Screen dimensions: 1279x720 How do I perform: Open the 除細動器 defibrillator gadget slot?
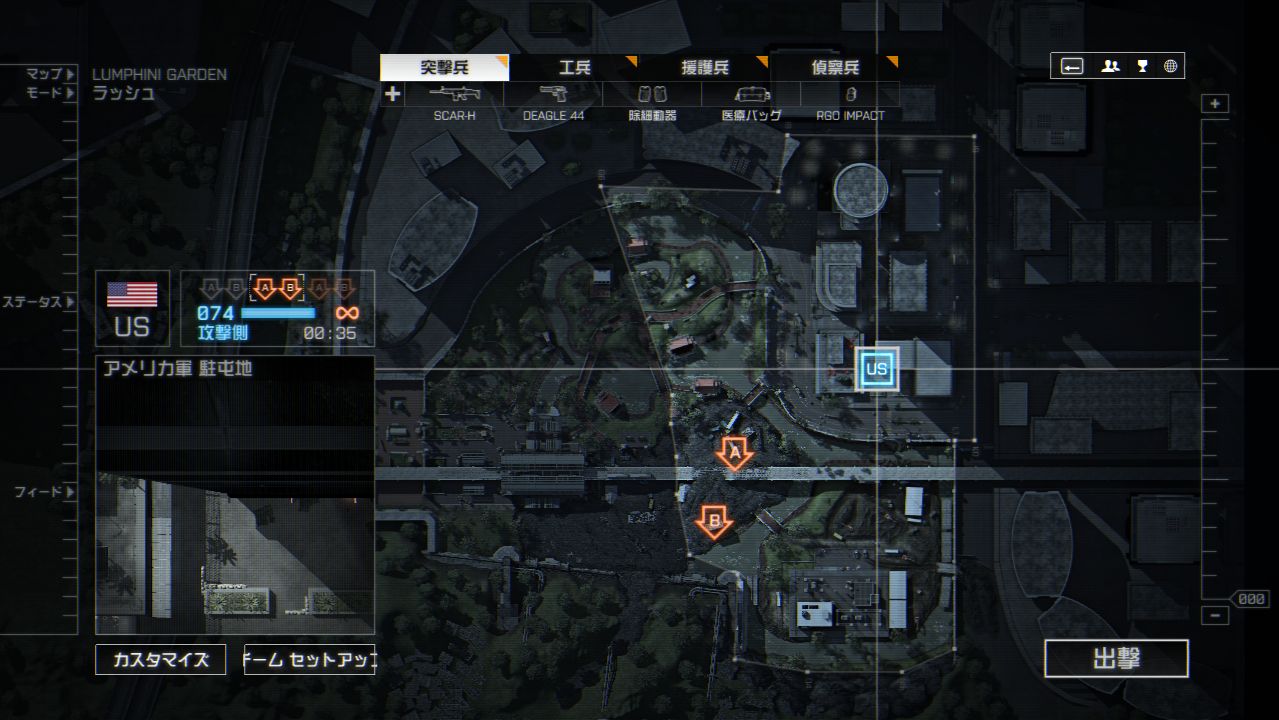pos(652,95)
